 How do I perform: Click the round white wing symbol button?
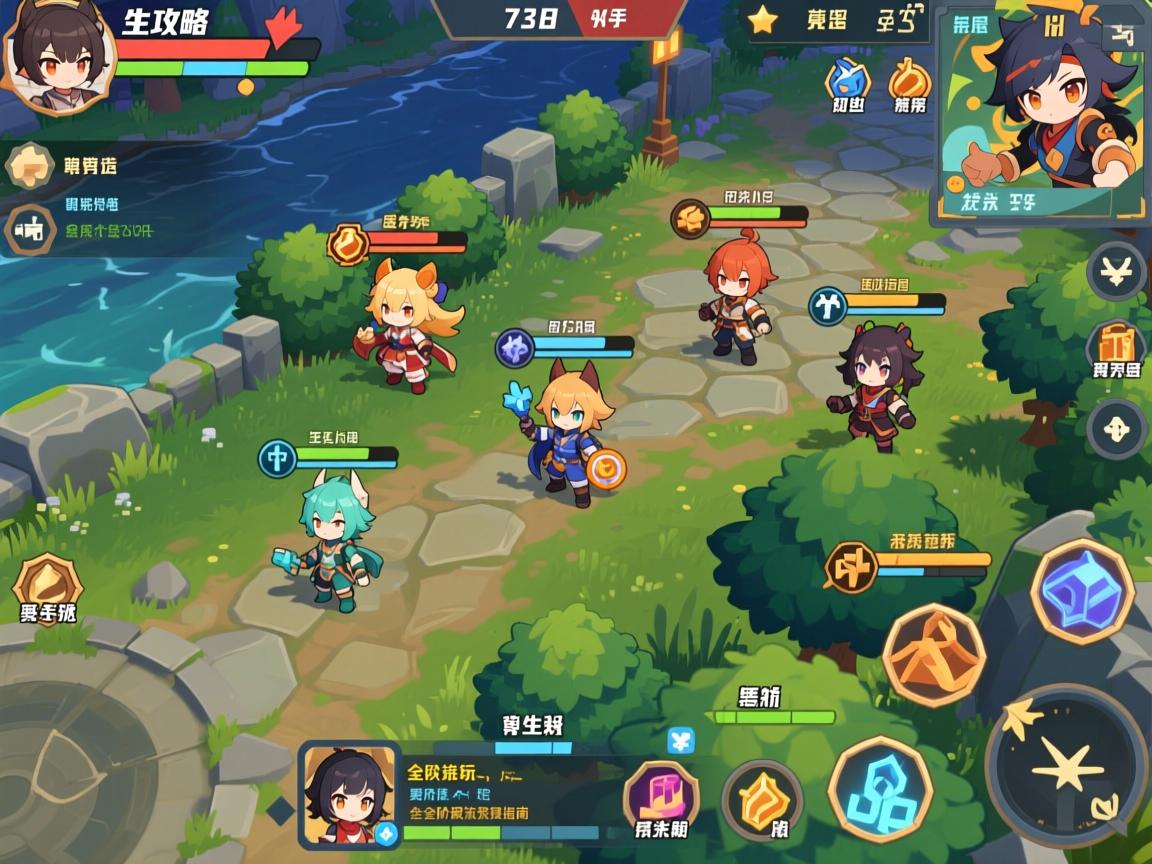tap(1116, 270)
